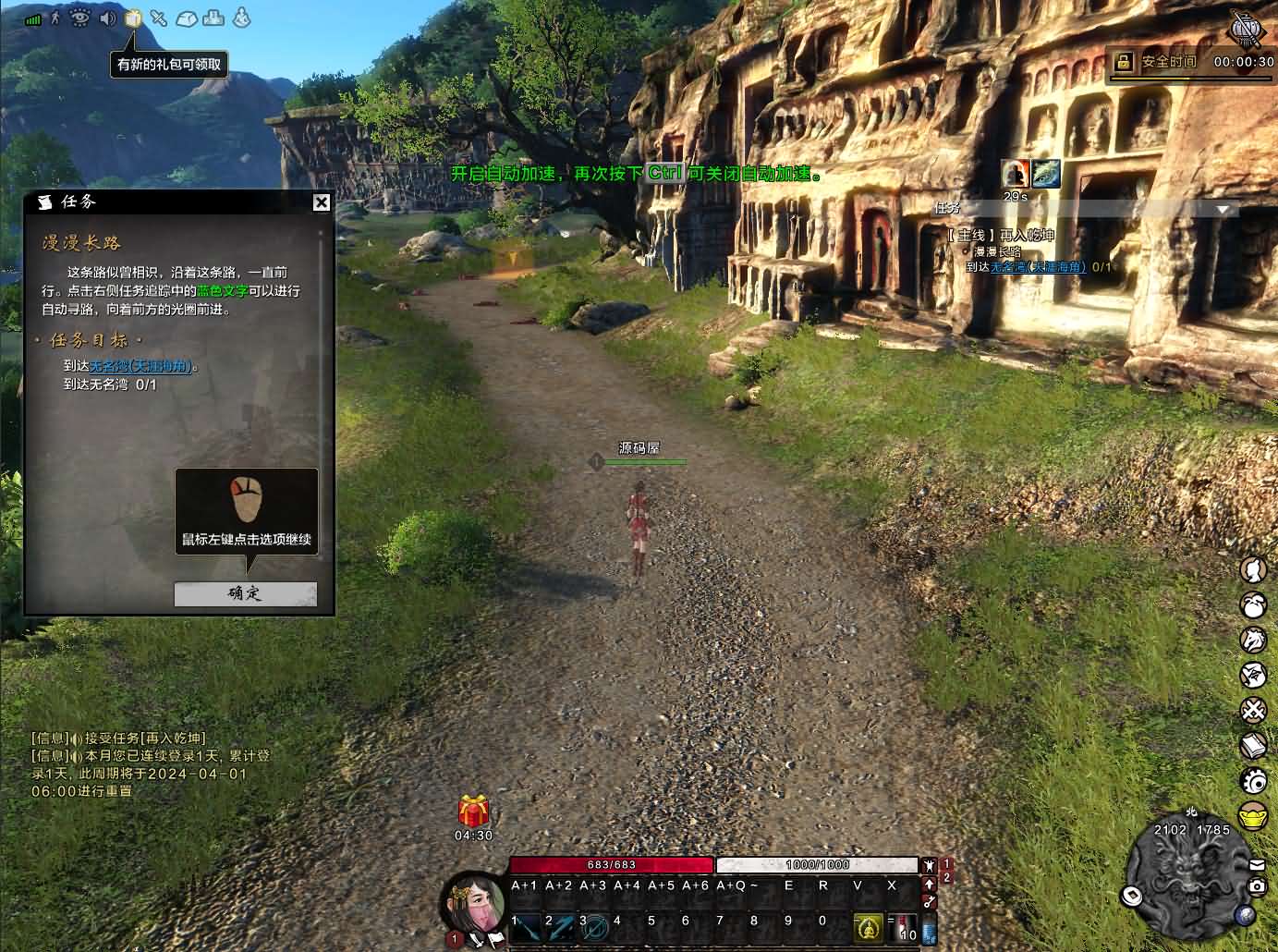
Task: Use the red potion item with count 10
Action: tap(906, 927)
